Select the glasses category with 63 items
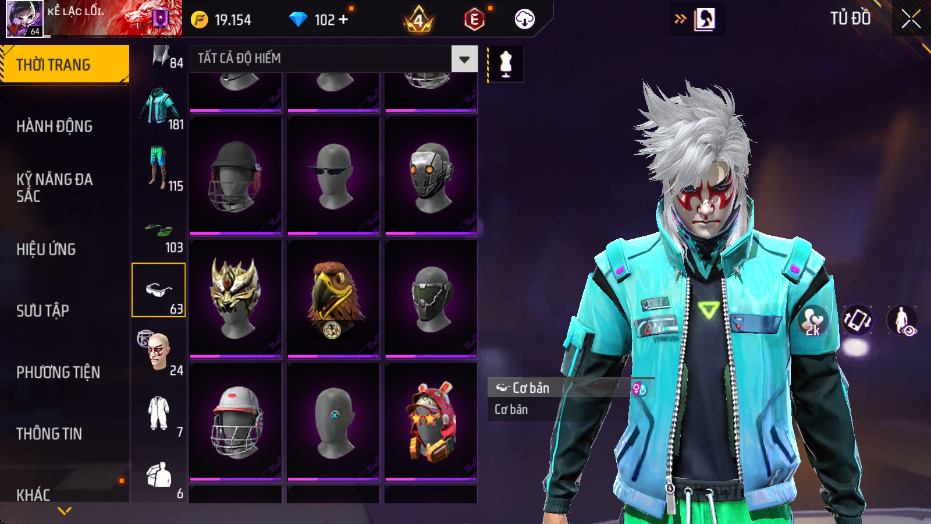Image resolution: width=931 pixels, height=524 pixels. (158, 290)
